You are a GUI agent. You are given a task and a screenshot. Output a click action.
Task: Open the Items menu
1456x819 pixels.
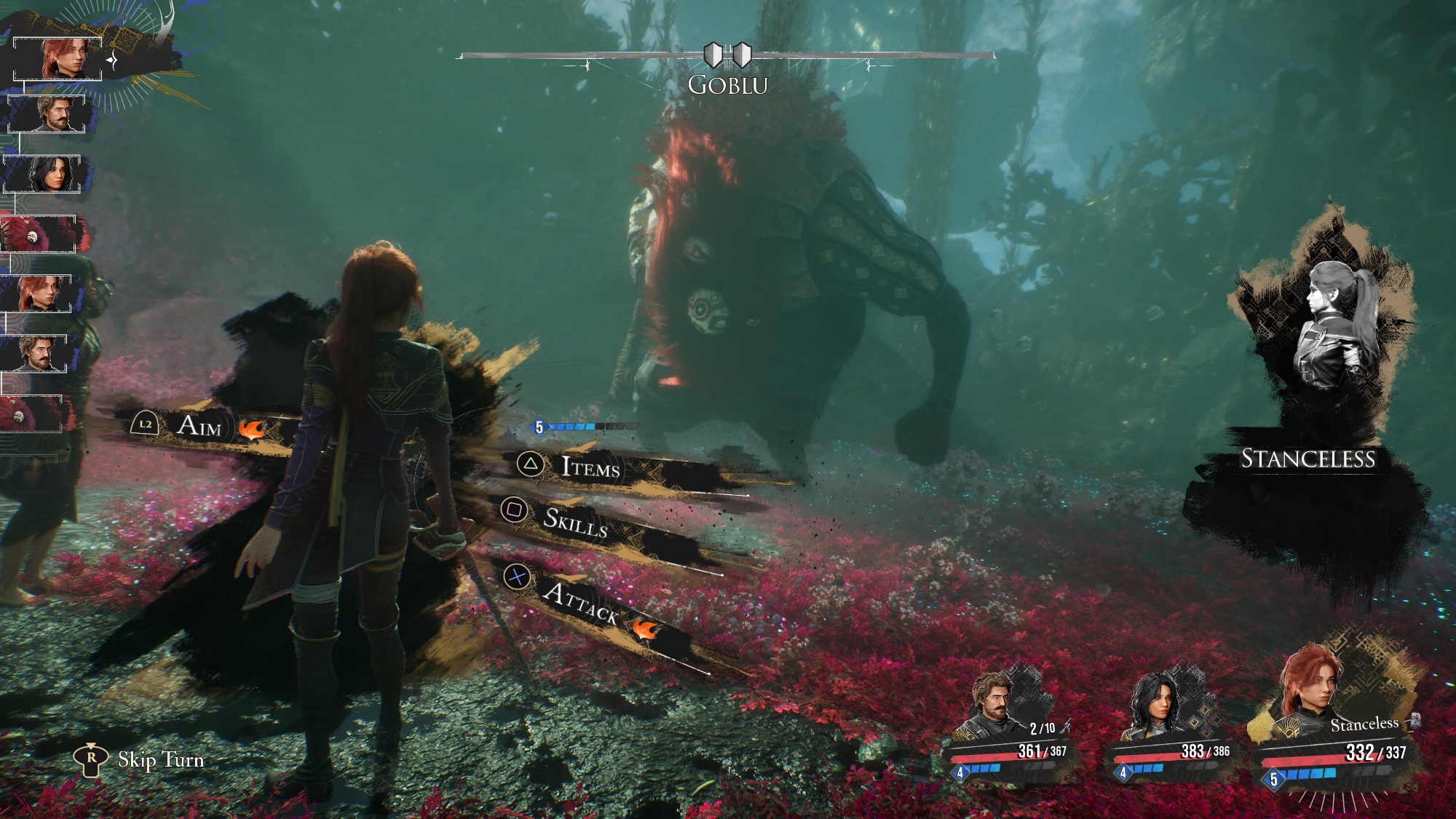click(590, 467)
